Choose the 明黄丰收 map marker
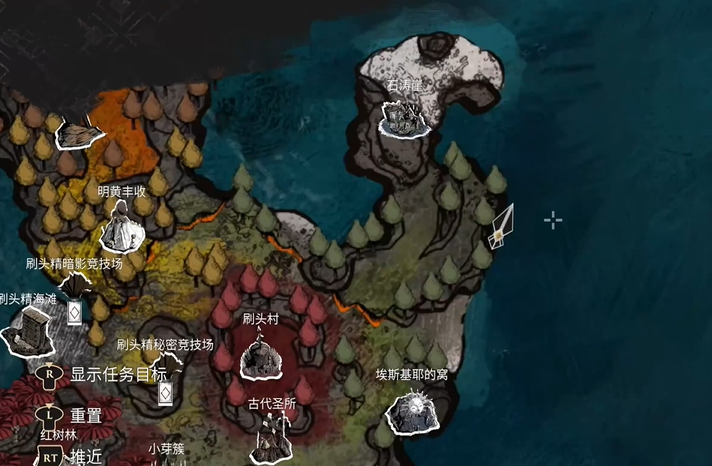This screenshot has height=466, width=712. pos(122,227)
